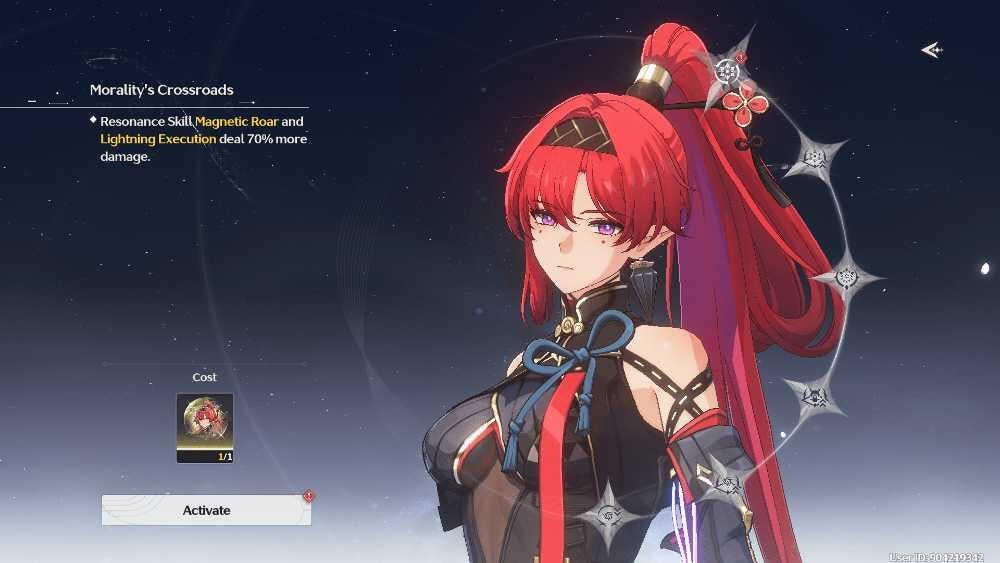Inspect the Cost item thumbnail
The image size is (1000, 563).
pyautogui.click(x=205, y=427)
